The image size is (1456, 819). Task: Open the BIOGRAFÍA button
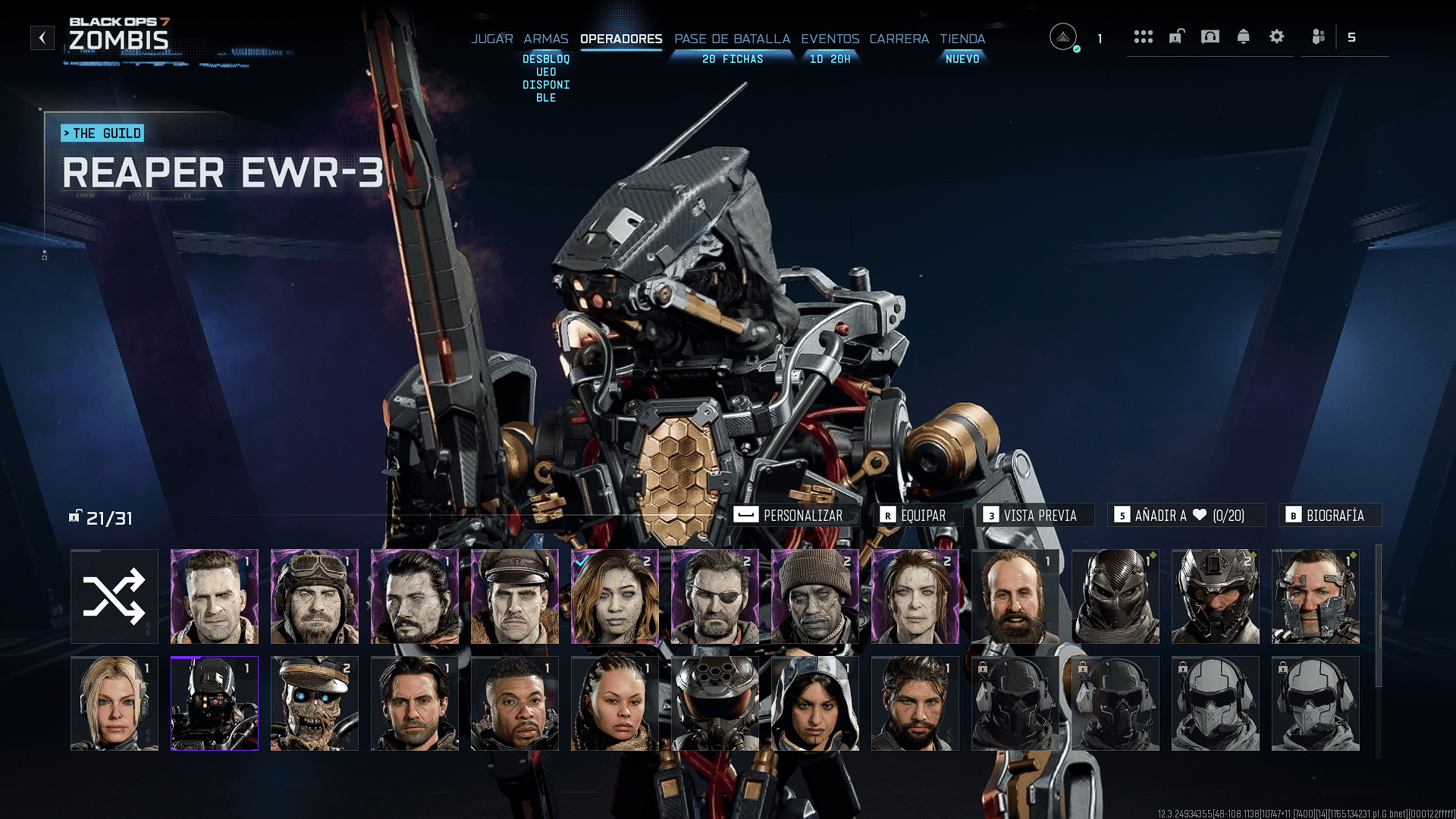coord(1329,516)
